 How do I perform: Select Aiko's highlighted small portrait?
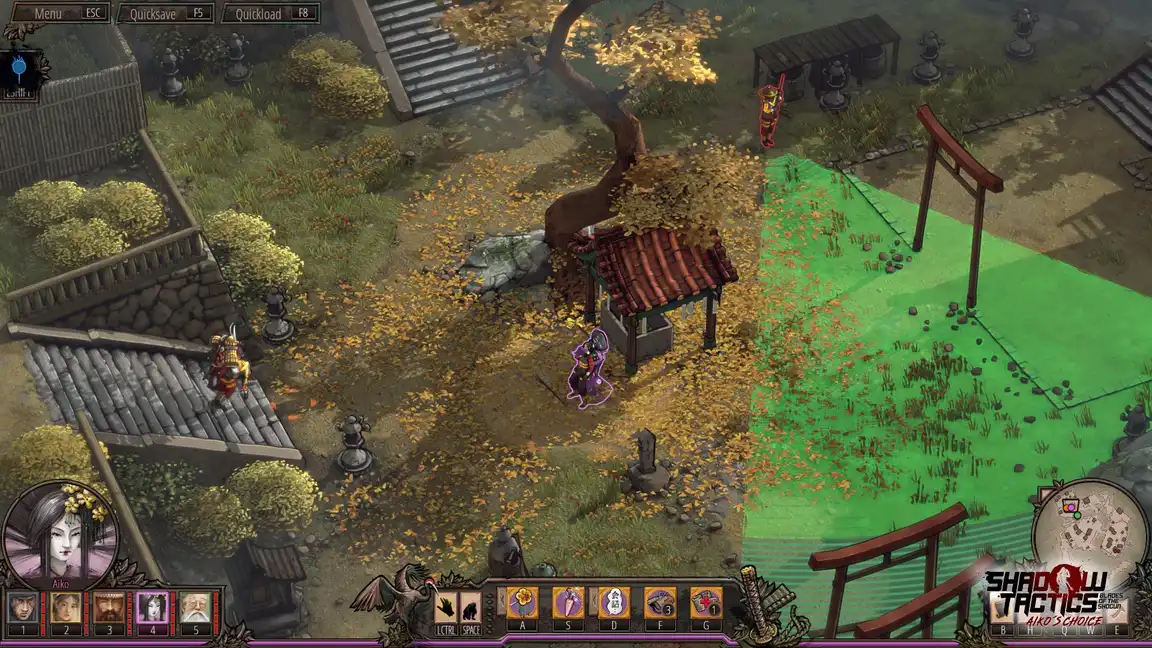click(152, 608)
